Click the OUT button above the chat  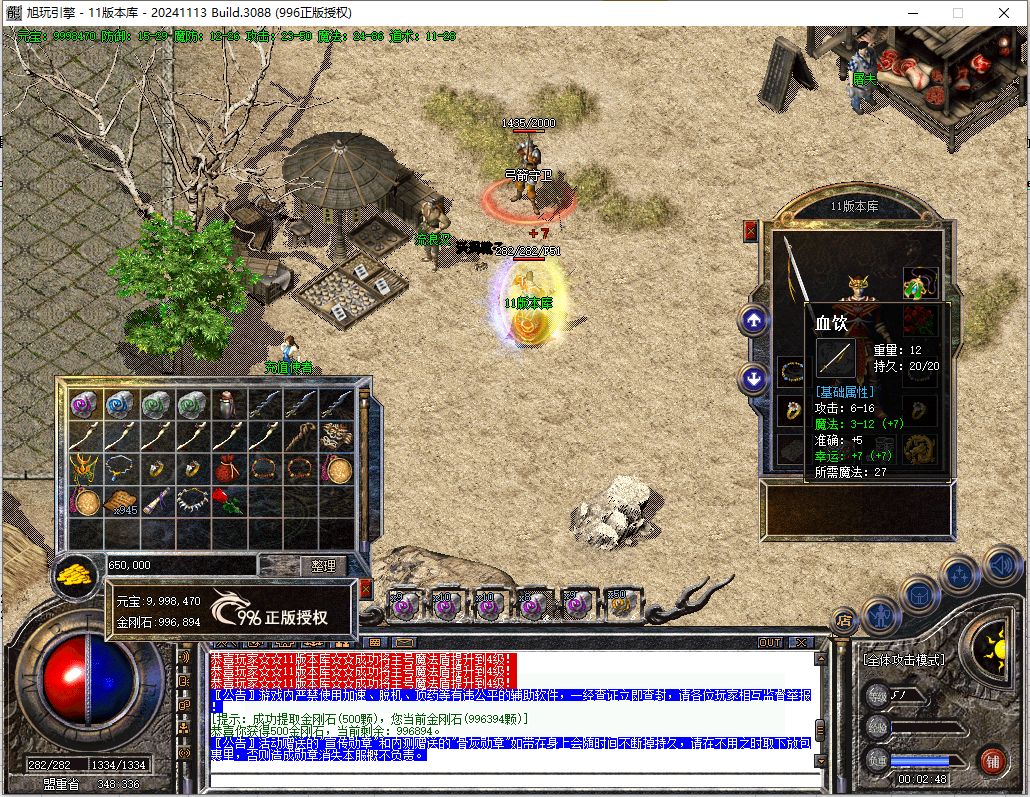(x=770, y=642)
